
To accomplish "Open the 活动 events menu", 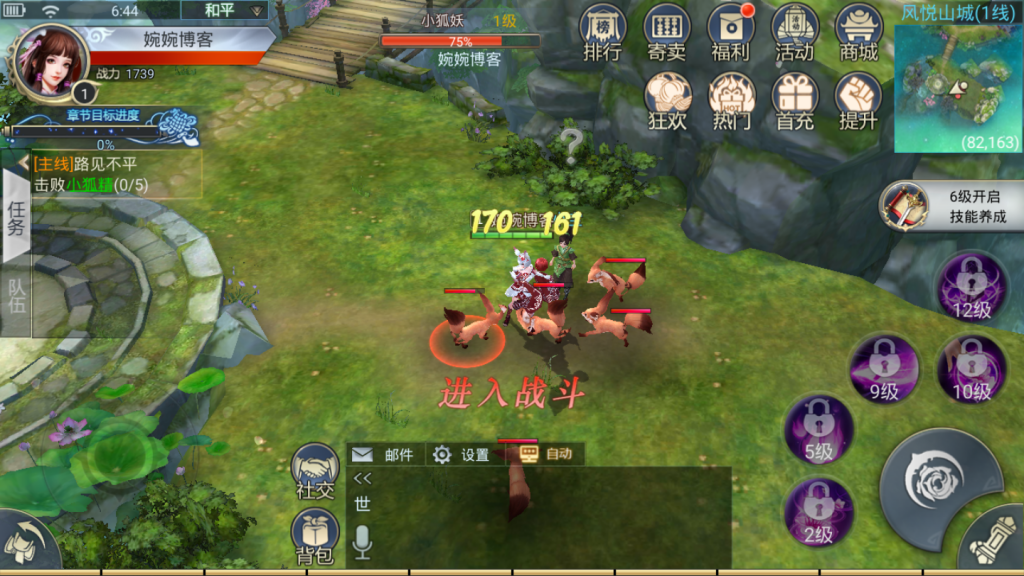I will [x=795, y=34].
